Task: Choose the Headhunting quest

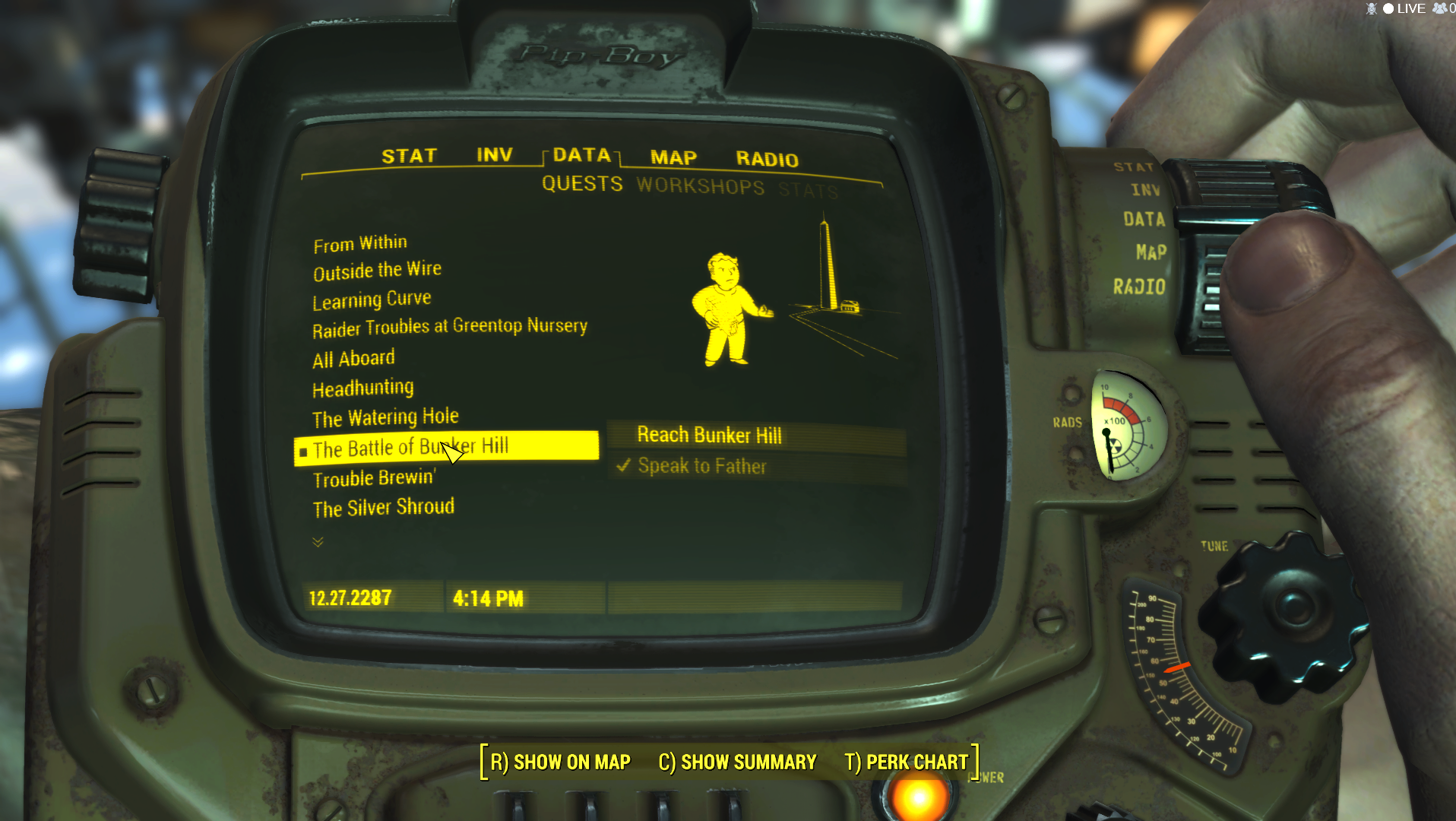Action: tap(363, 388)
